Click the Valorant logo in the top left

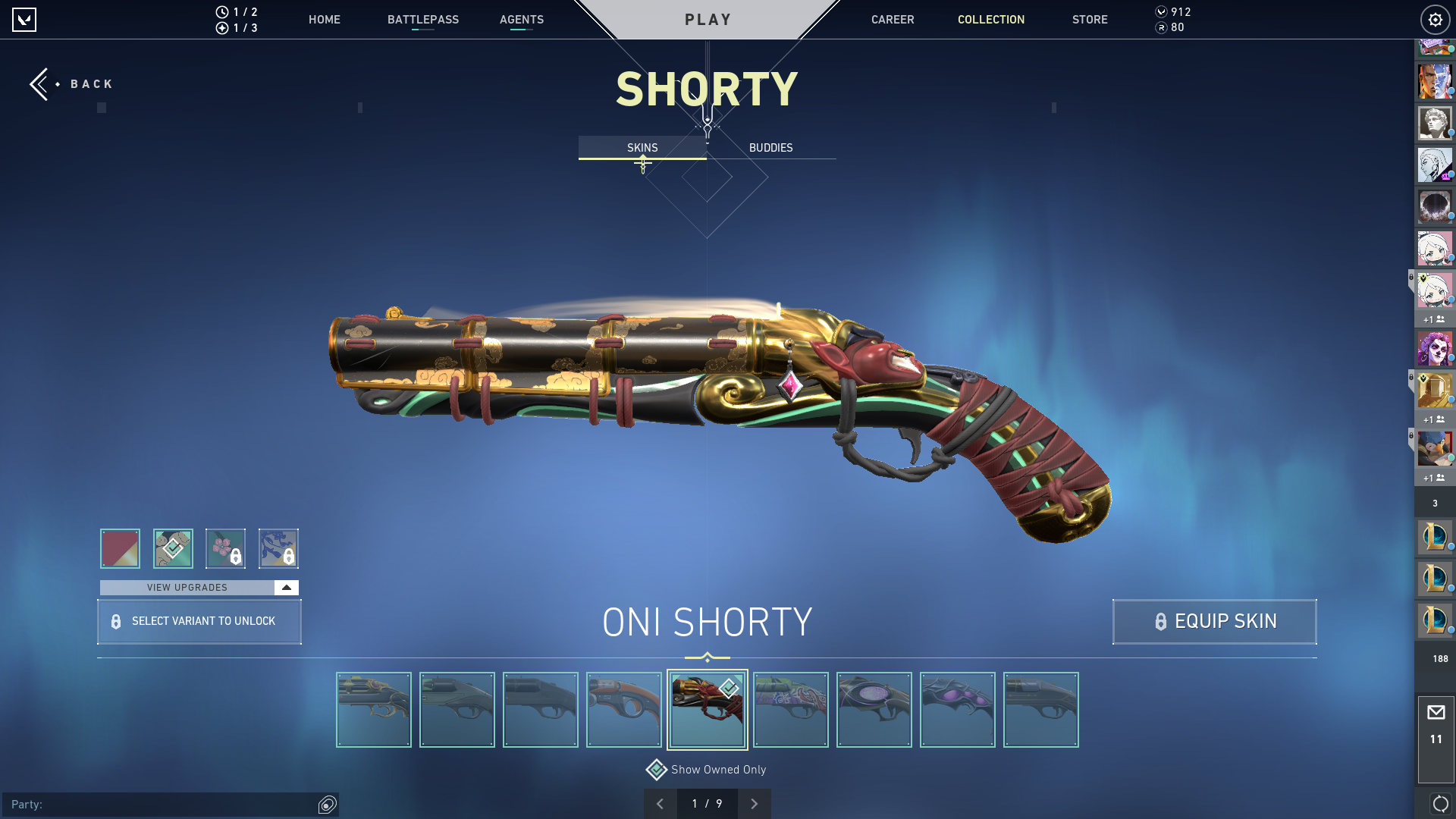(25, 20)
